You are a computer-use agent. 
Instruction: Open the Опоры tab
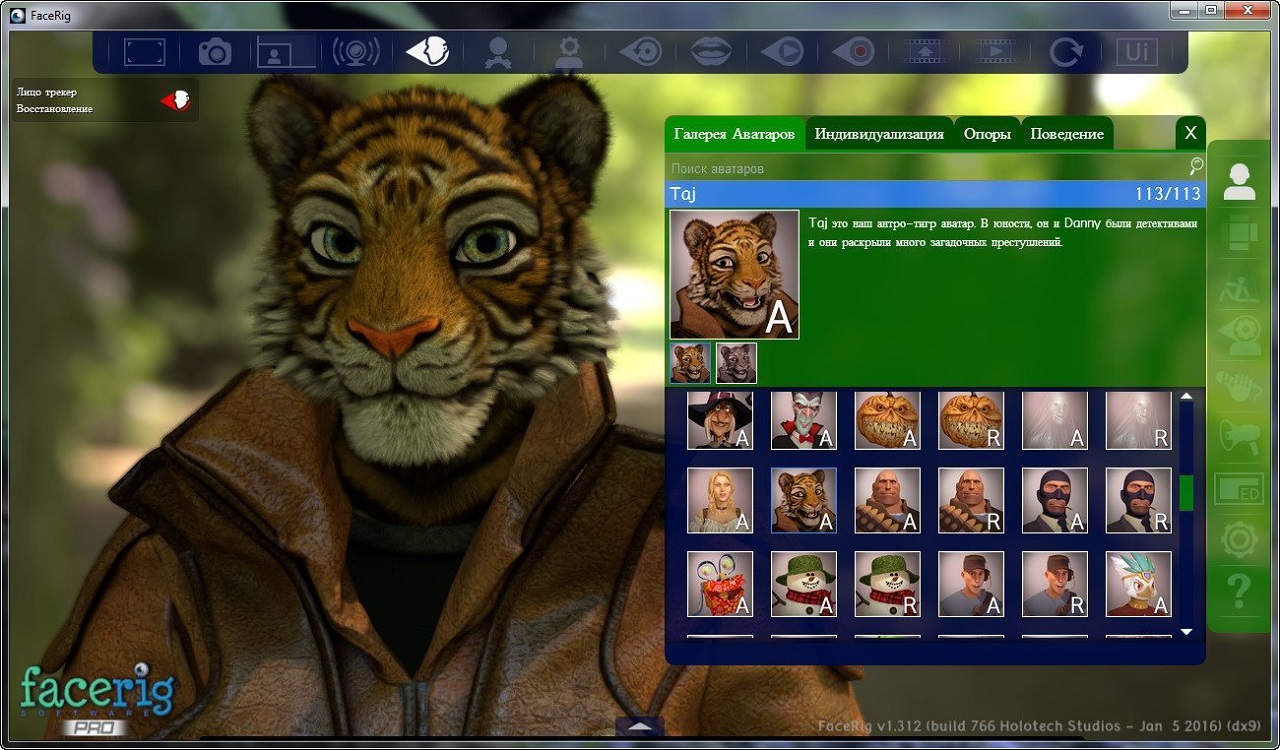(987, 134)
